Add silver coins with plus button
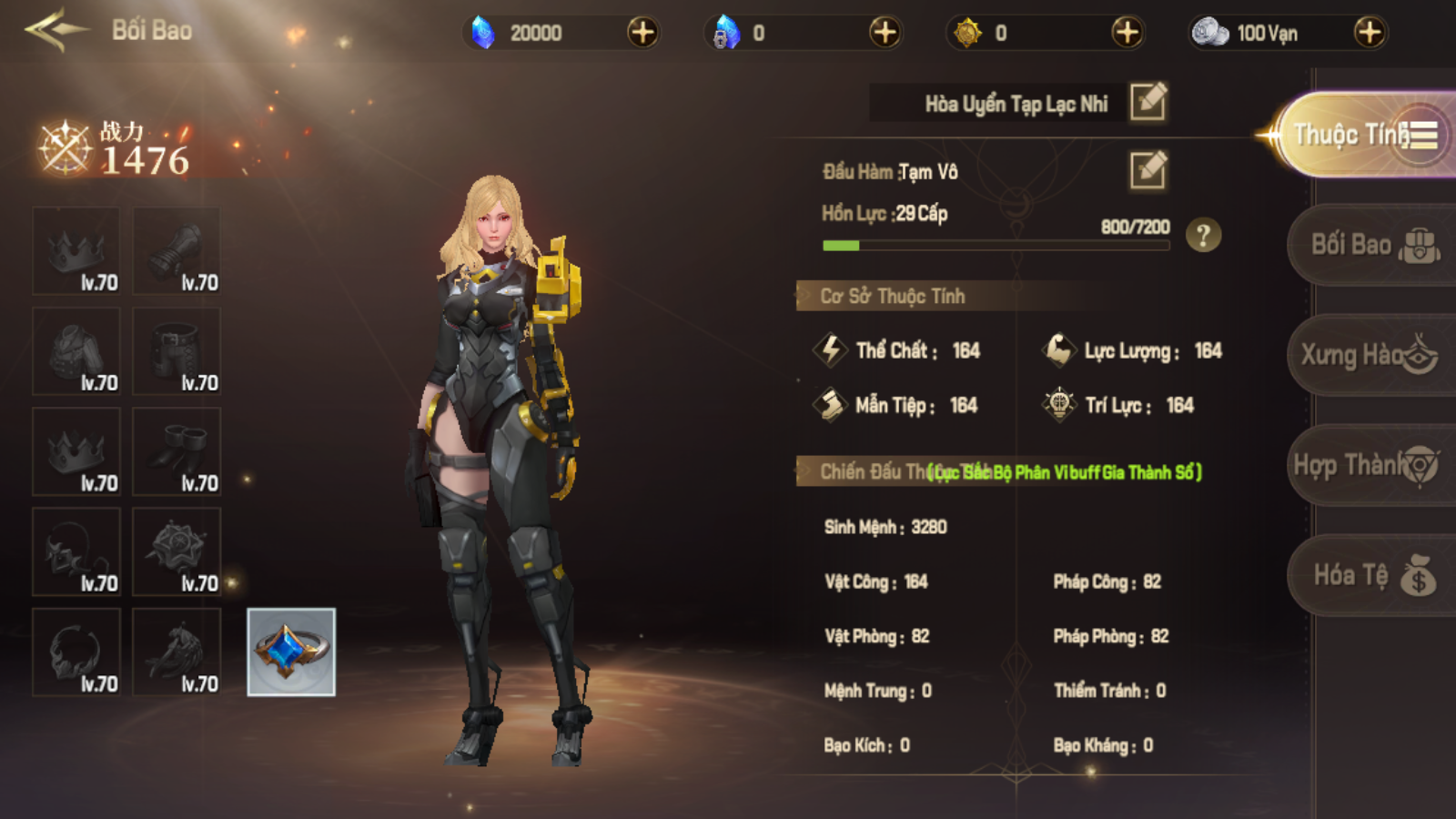The width and height of the screenshot is (1456, 819). click(x=1369, y=33)
